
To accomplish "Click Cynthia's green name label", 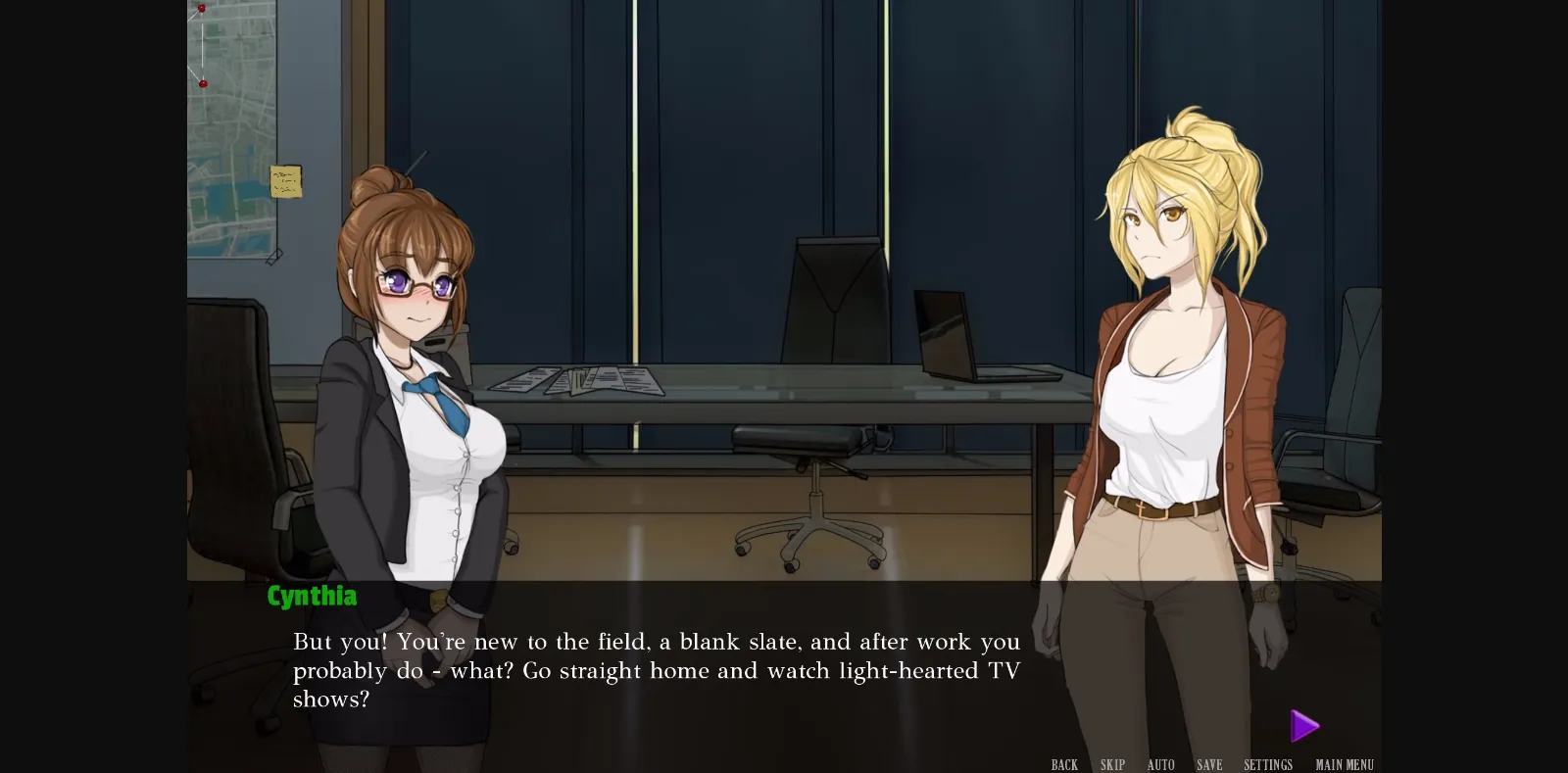I will (x=312, y=596).
